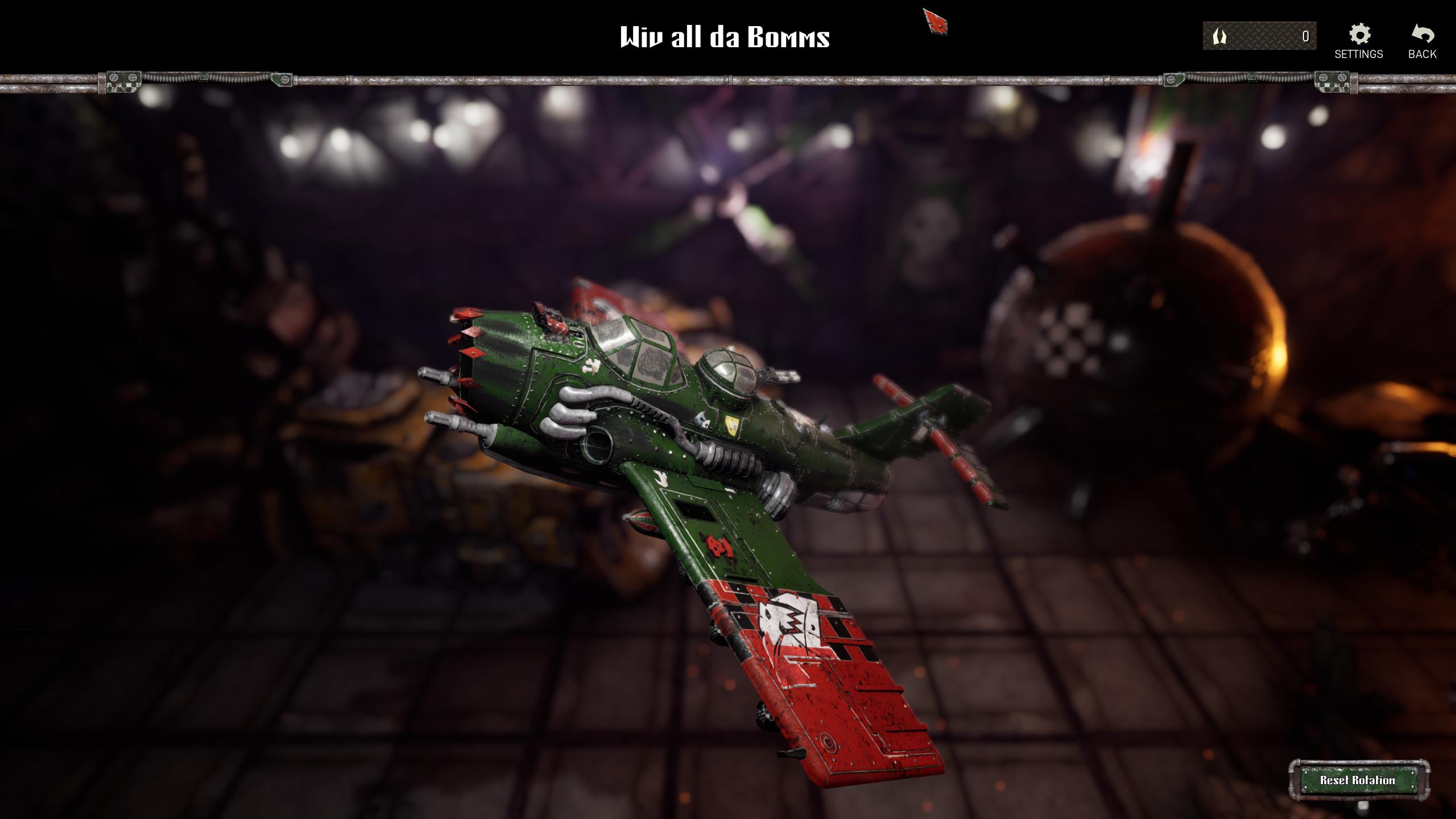The height and width of the screenshot is (819, 1456).
Task: Click the red Ork glyph banner icon
Action: pos(937,23)
